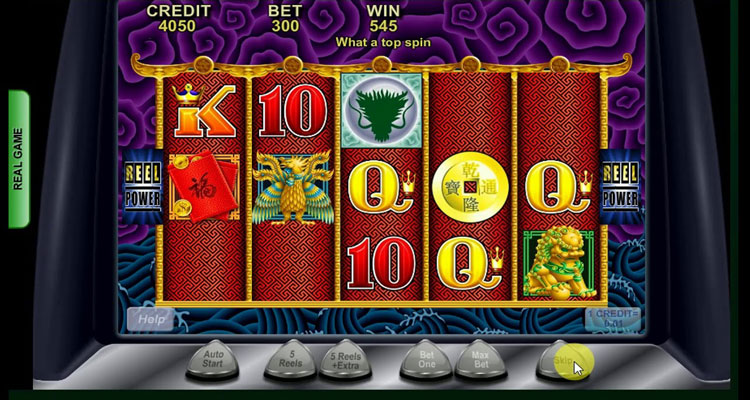Viewport: 750px width, 400px height.
Task: Select the 5 Reels option
Action: [288, 359]
